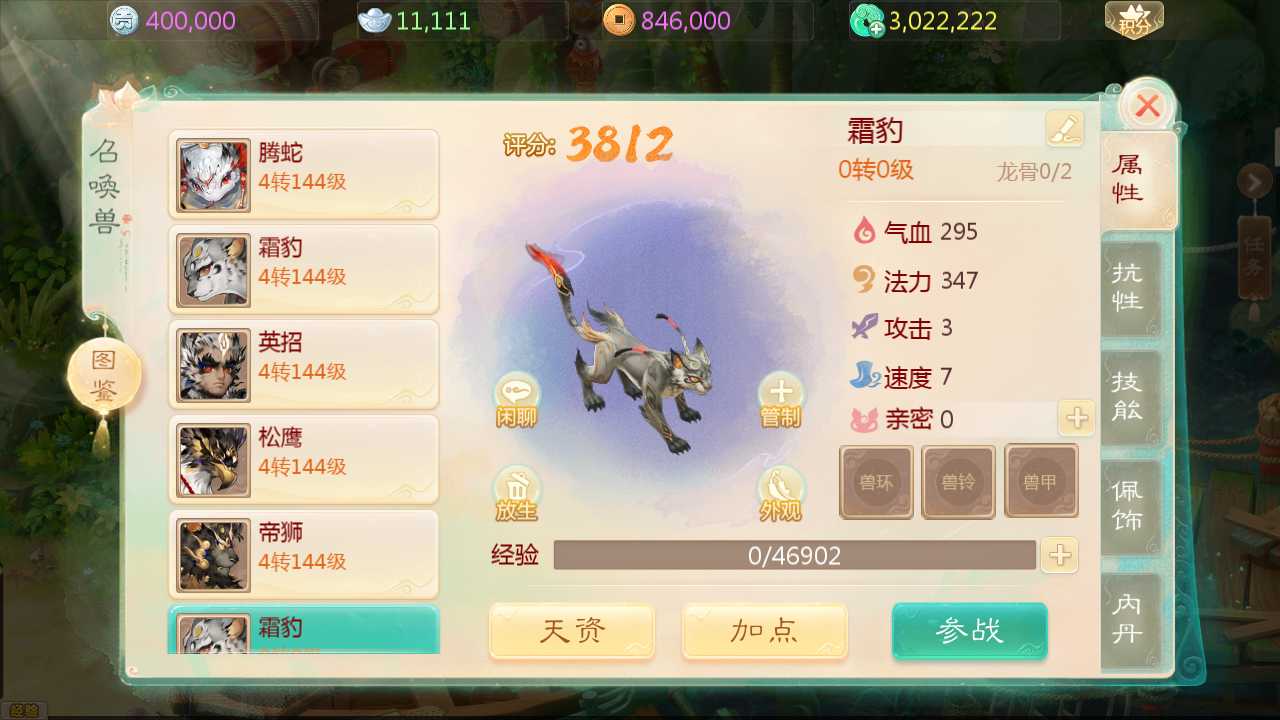Open the 兽甲 equipment slot
Viewport: 1280px width, 720px height.
pyautogui.click(x=1041, y=481)
